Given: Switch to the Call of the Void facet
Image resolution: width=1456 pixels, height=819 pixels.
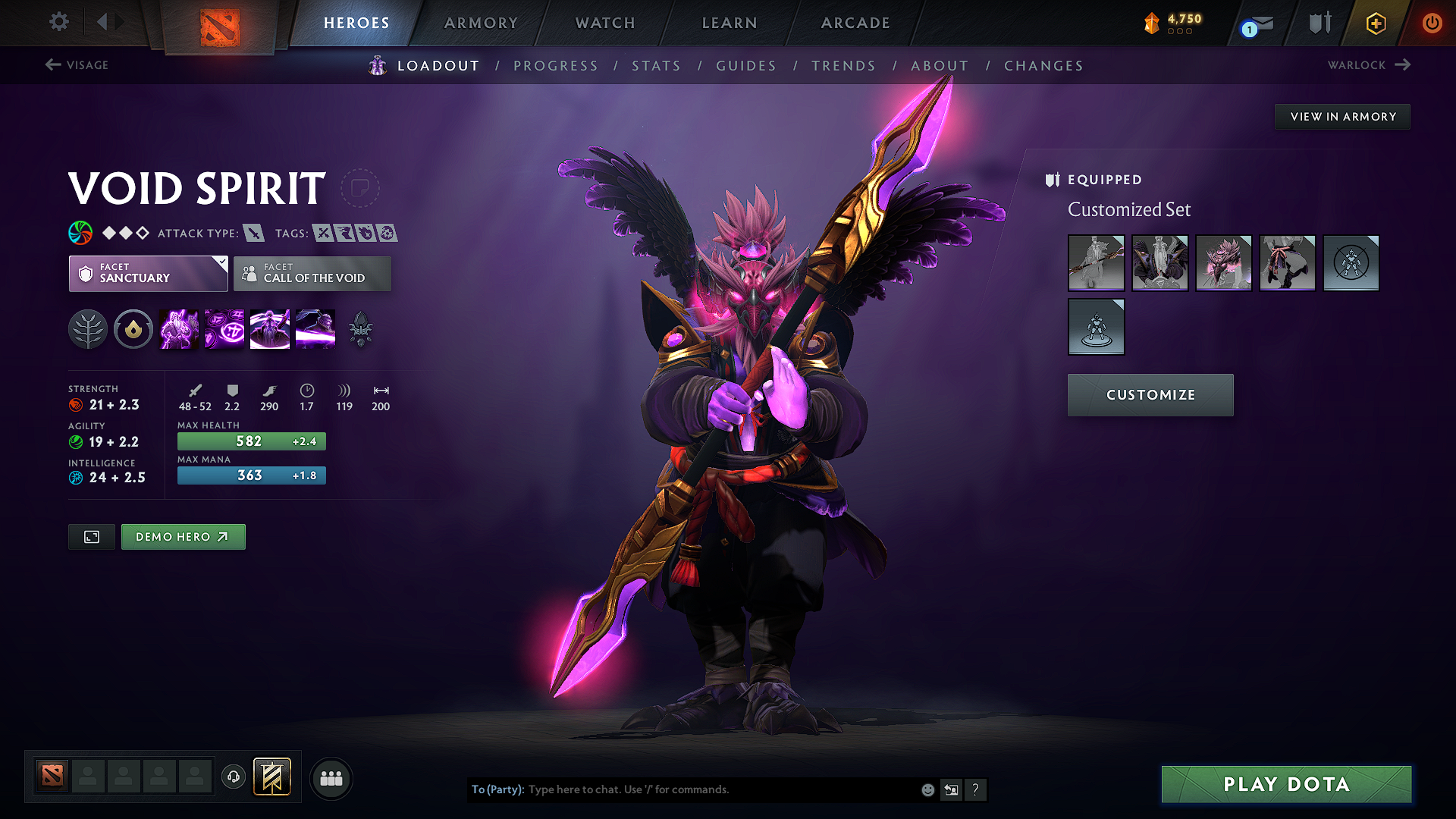Looking at the screenshot, I should click(x=312, y=274).
